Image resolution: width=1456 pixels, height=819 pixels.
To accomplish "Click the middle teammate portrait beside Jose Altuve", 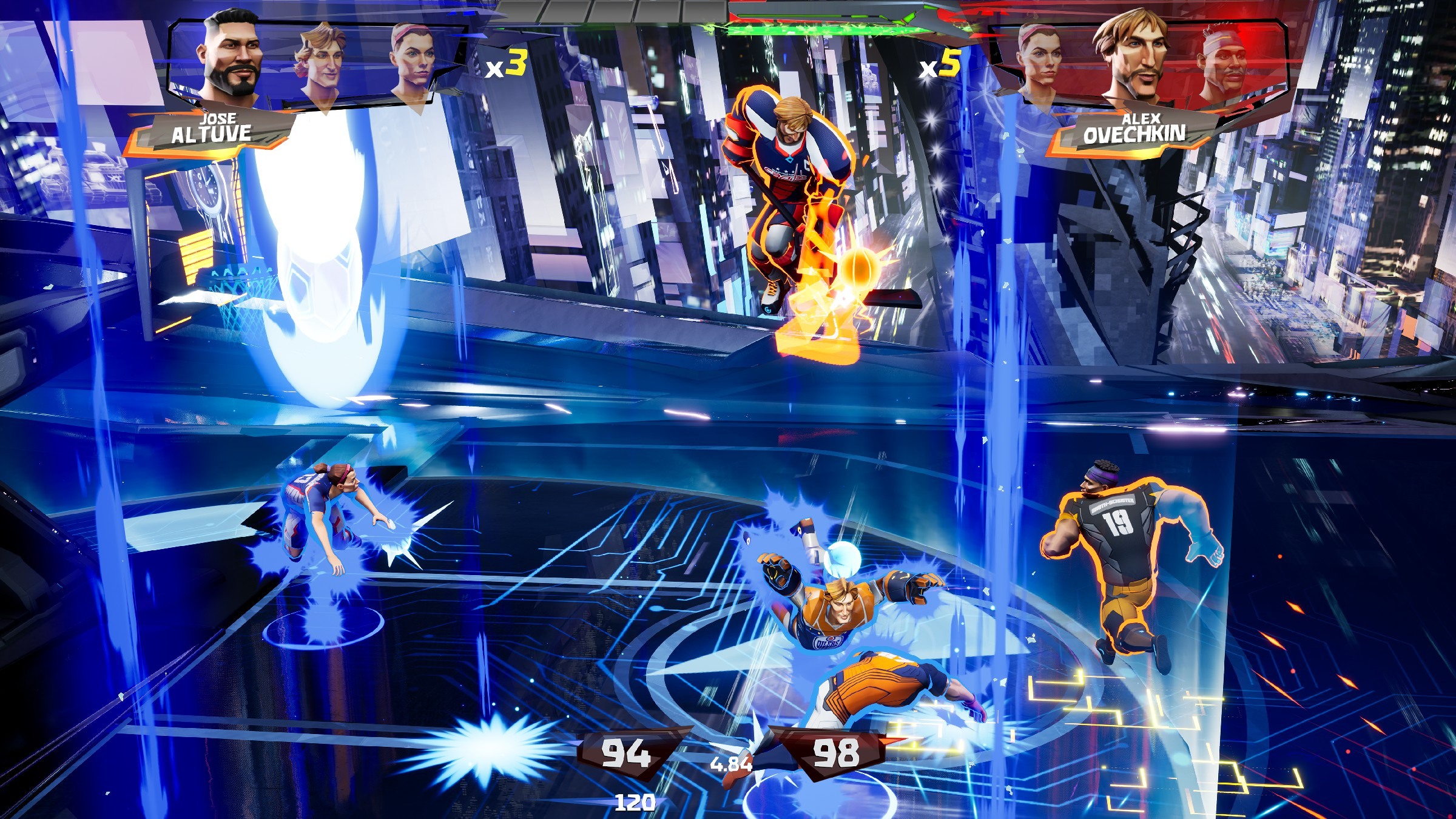I will pyautogui.click(x=322, y=58).
